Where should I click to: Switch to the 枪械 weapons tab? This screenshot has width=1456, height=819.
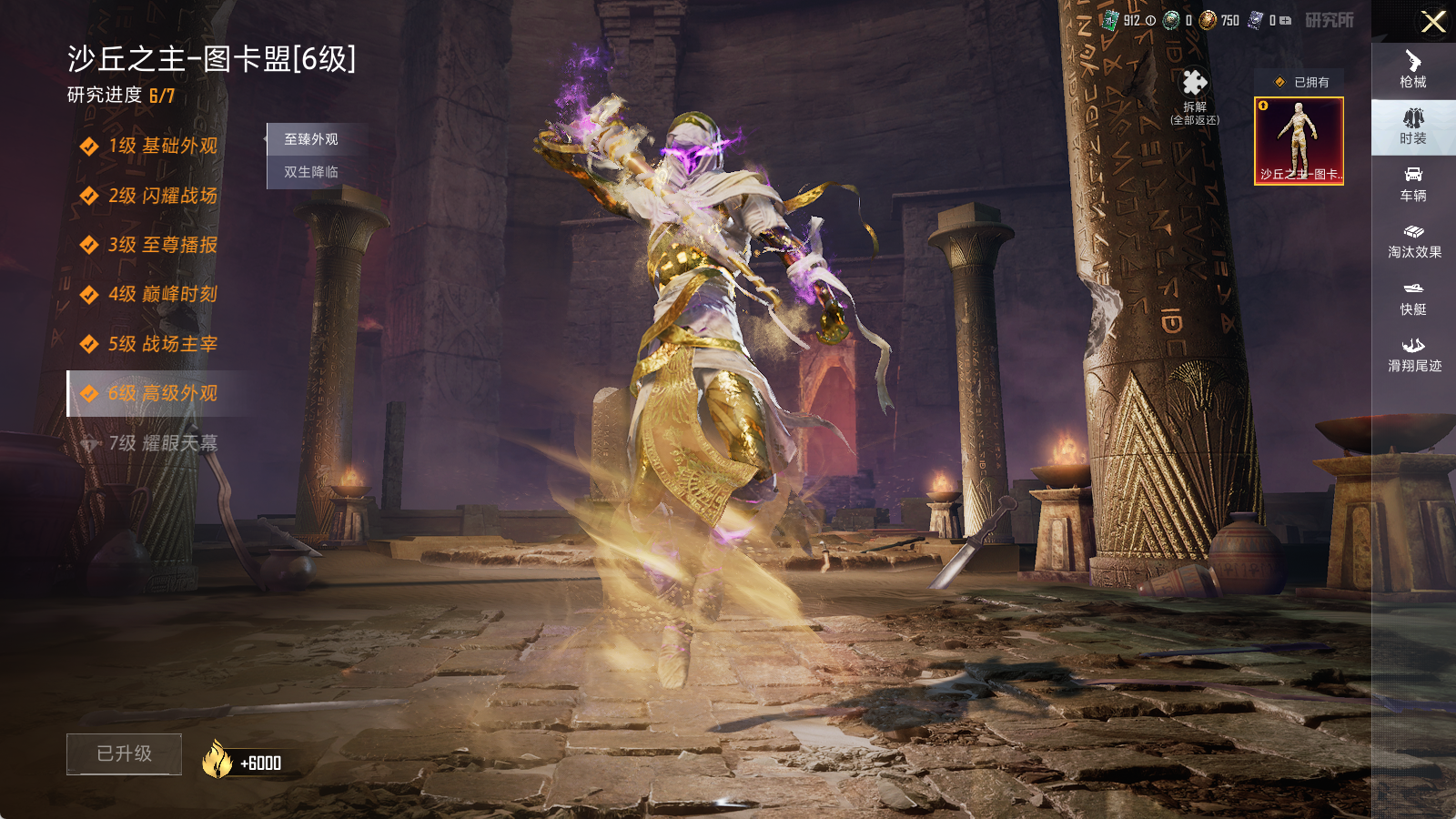tap(1413, 70)
